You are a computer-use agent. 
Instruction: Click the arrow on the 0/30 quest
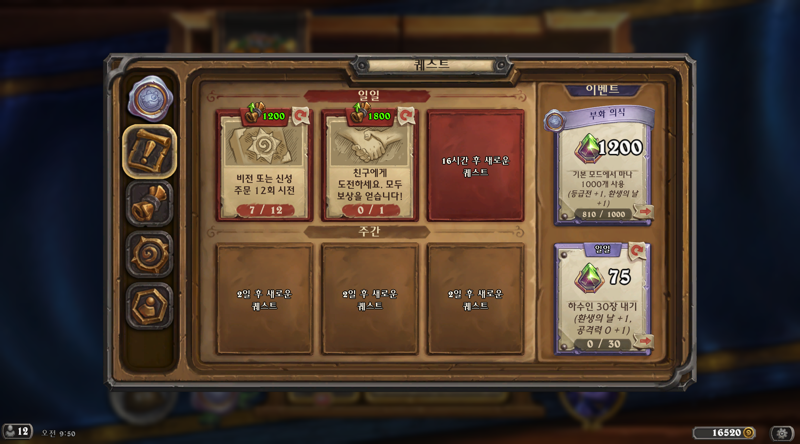point(643,342)
